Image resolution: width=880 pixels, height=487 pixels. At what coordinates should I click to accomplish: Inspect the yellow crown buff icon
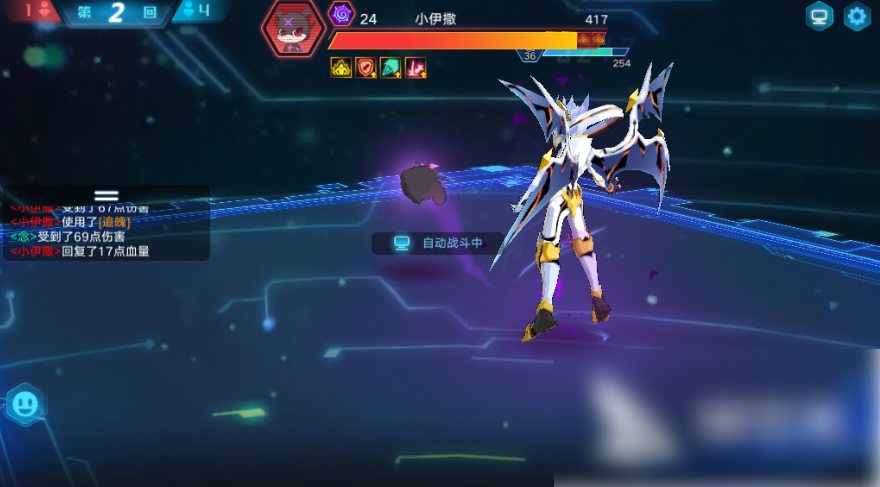click(341, 68)
